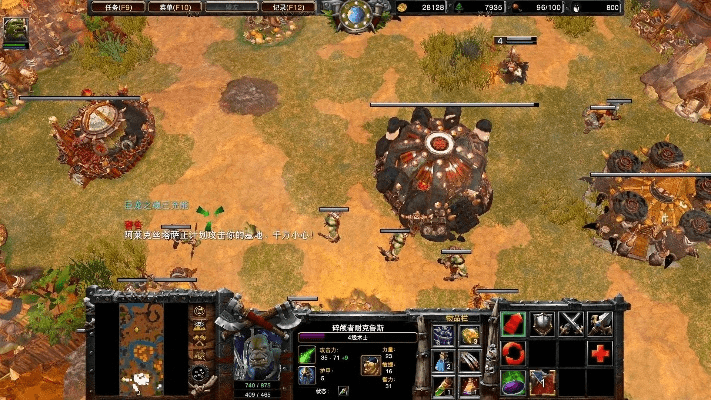
Task: Open the 任务 (F9) quests menu
Action: tap(118, 7)
